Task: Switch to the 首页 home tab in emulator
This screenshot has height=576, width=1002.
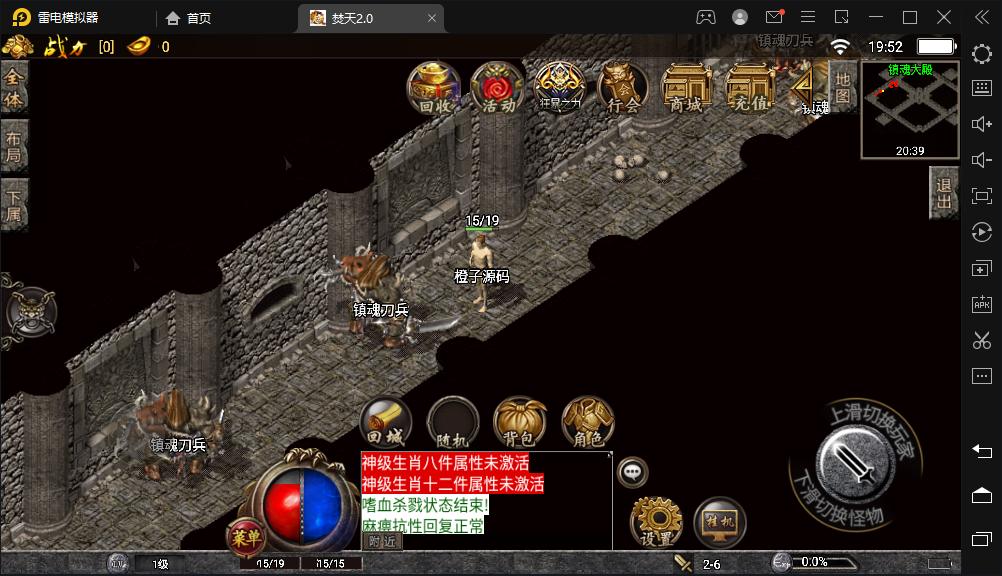Action: pos(188,18)
